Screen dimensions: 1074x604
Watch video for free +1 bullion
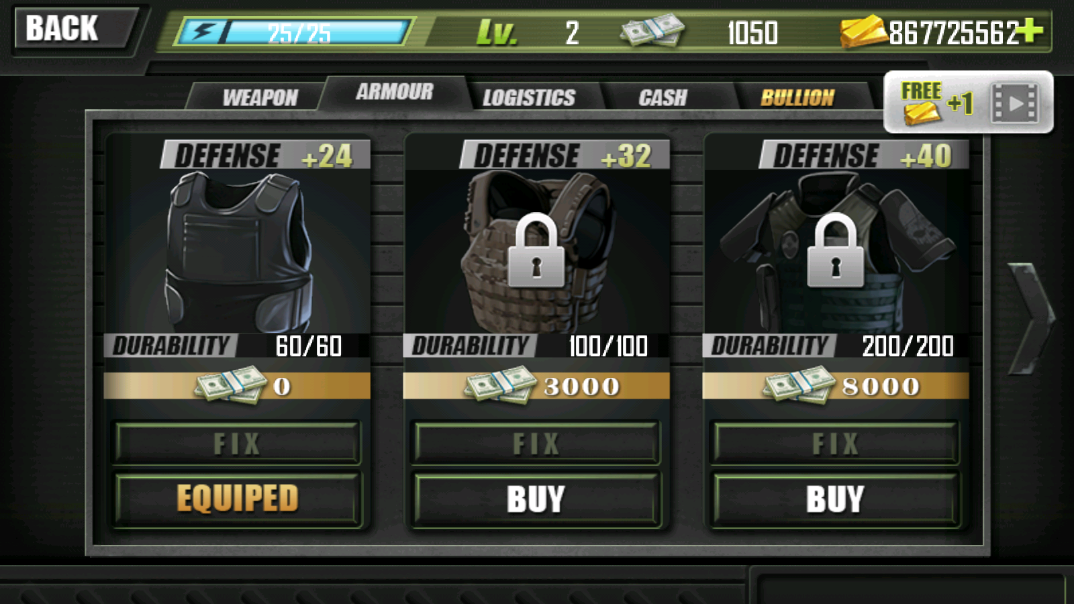click(x=968, y=102)
